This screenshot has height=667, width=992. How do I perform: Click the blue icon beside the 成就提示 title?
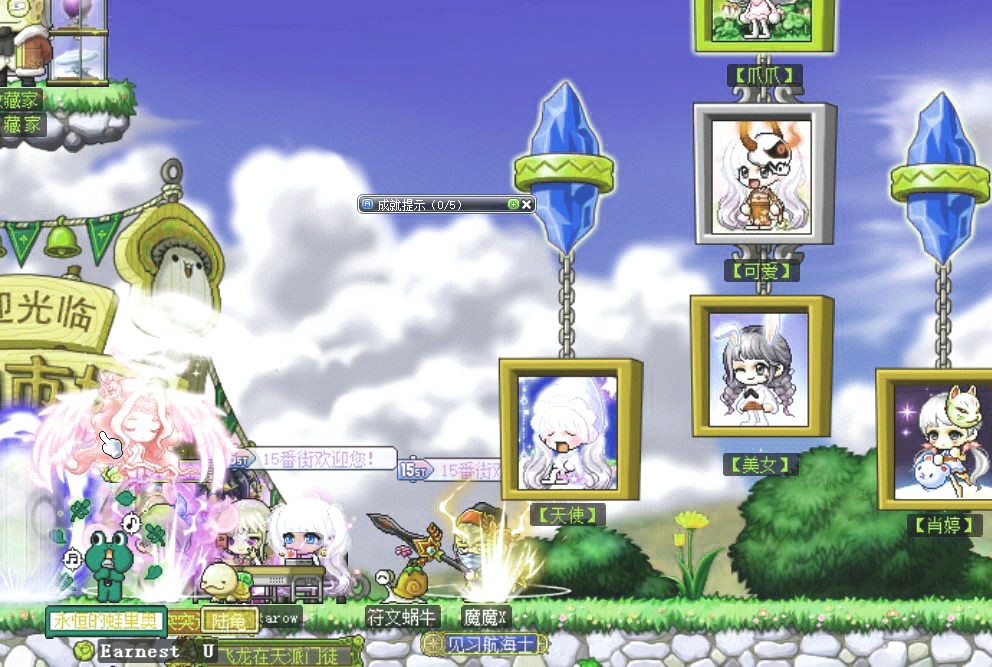pos(368,204)
